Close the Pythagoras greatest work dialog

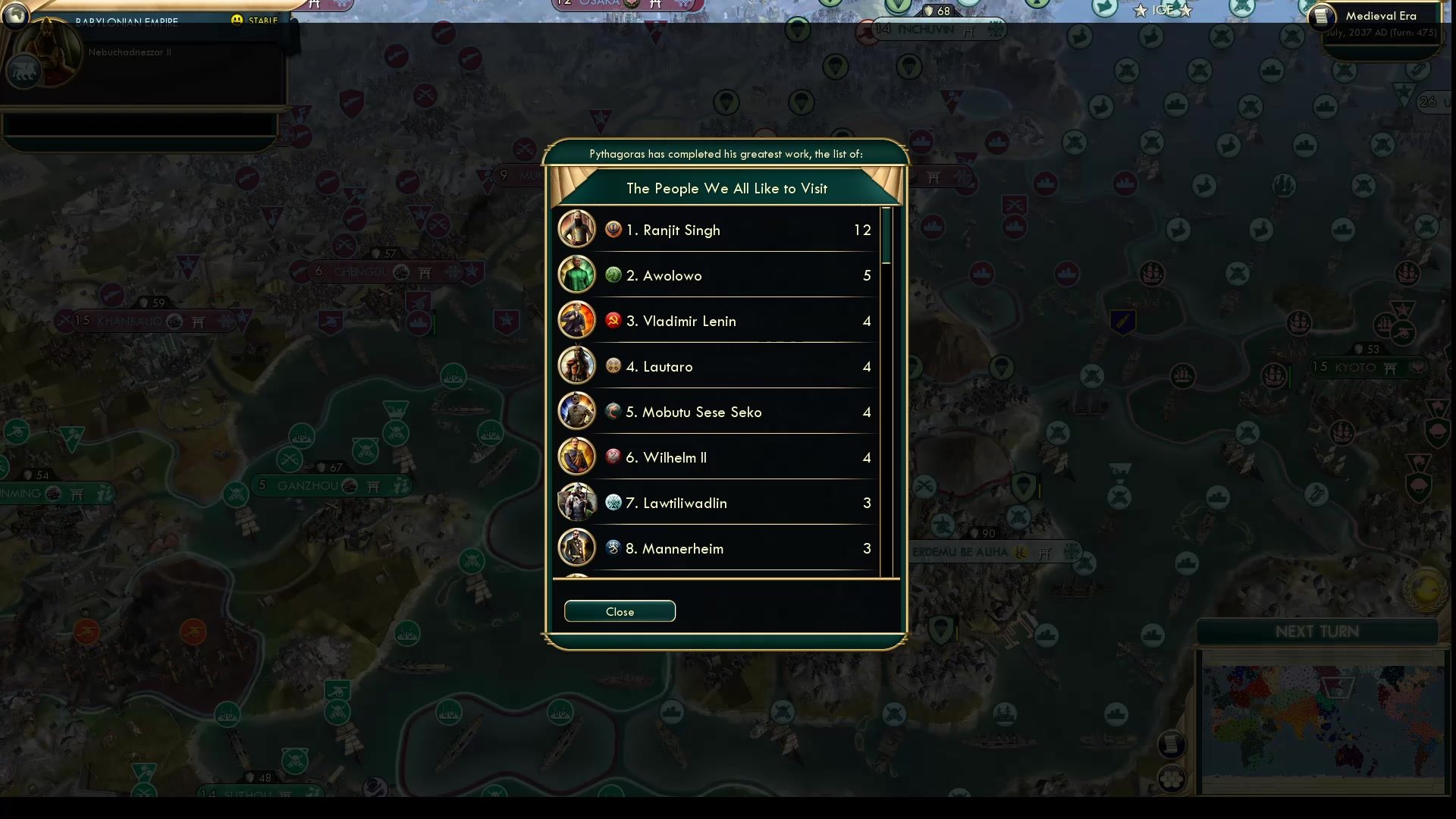coord(619,611)
